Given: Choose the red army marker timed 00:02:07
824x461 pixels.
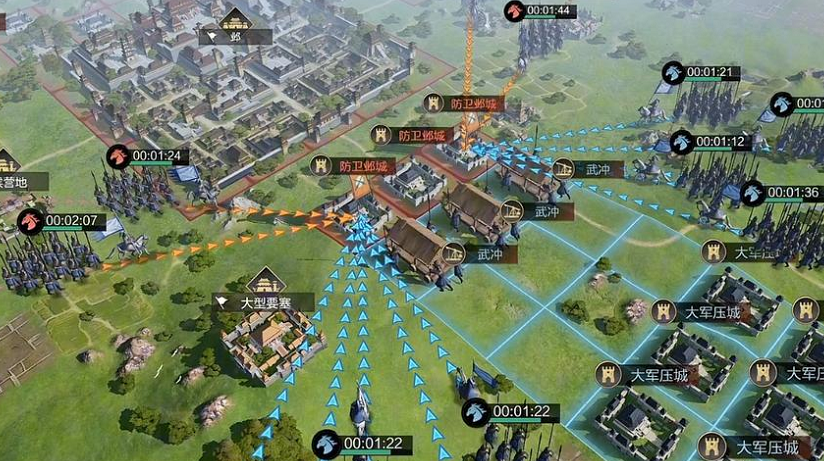Looking at the screenshot, I should tap(30, 221).
